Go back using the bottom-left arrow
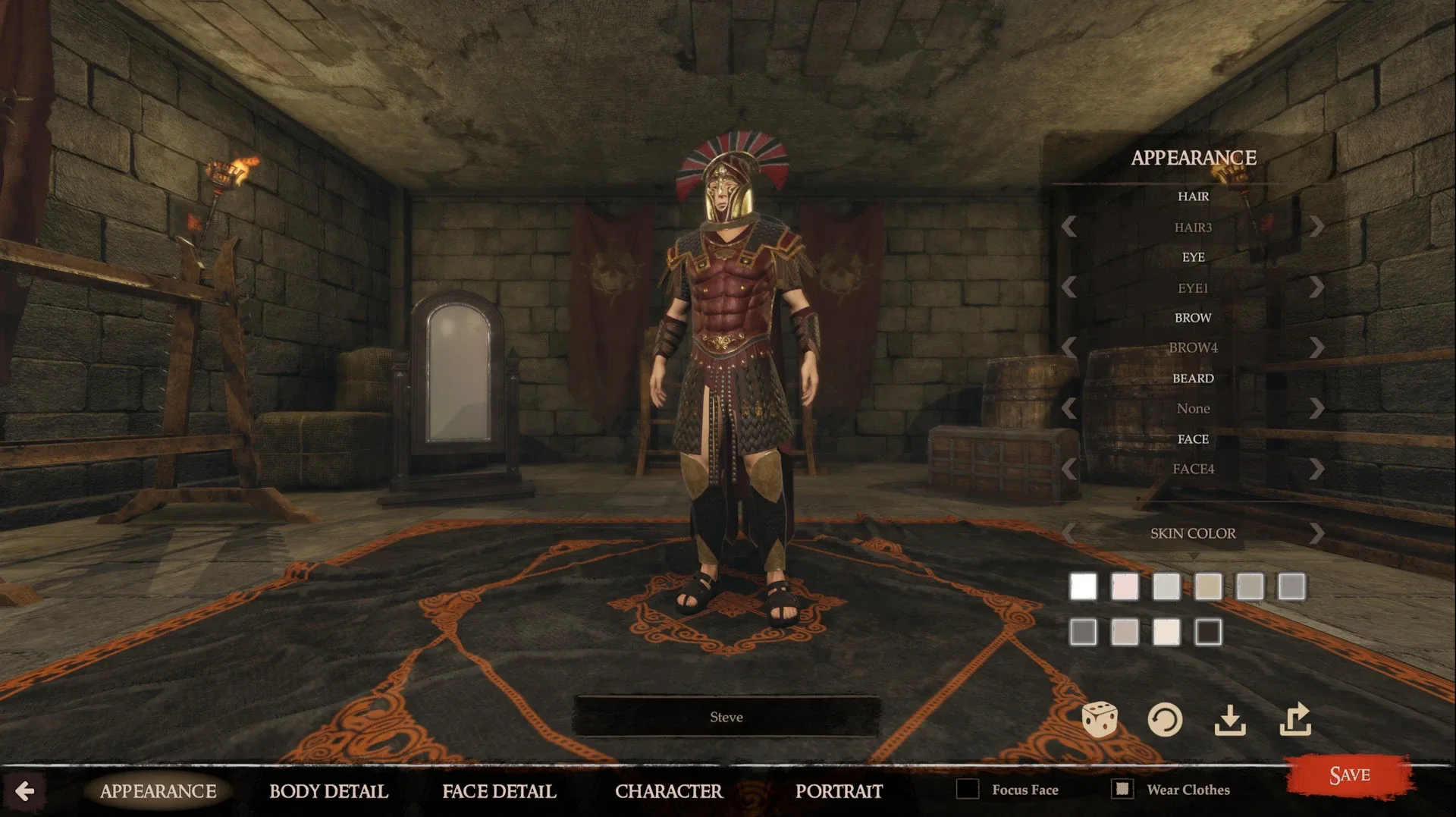 pos(27,791)
